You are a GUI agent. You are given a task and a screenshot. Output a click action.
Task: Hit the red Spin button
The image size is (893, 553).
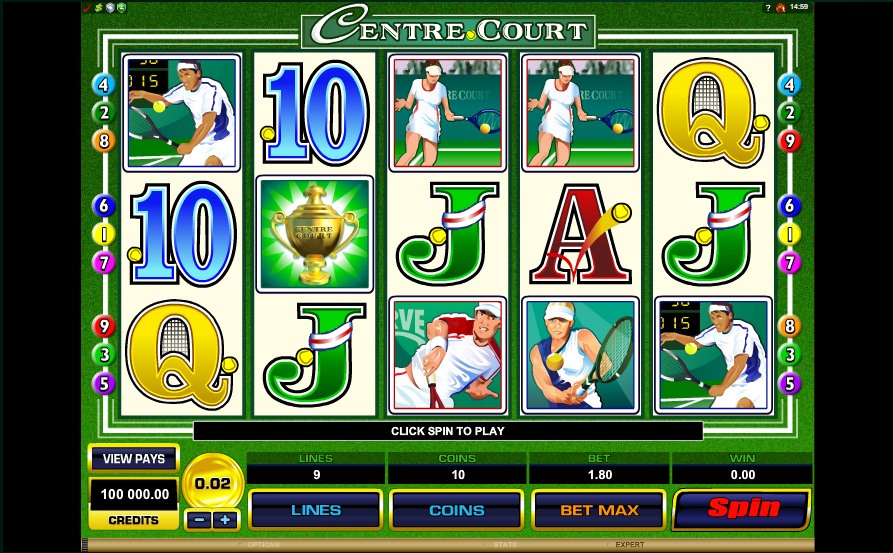pyautogui.click(x=741, y=508)
